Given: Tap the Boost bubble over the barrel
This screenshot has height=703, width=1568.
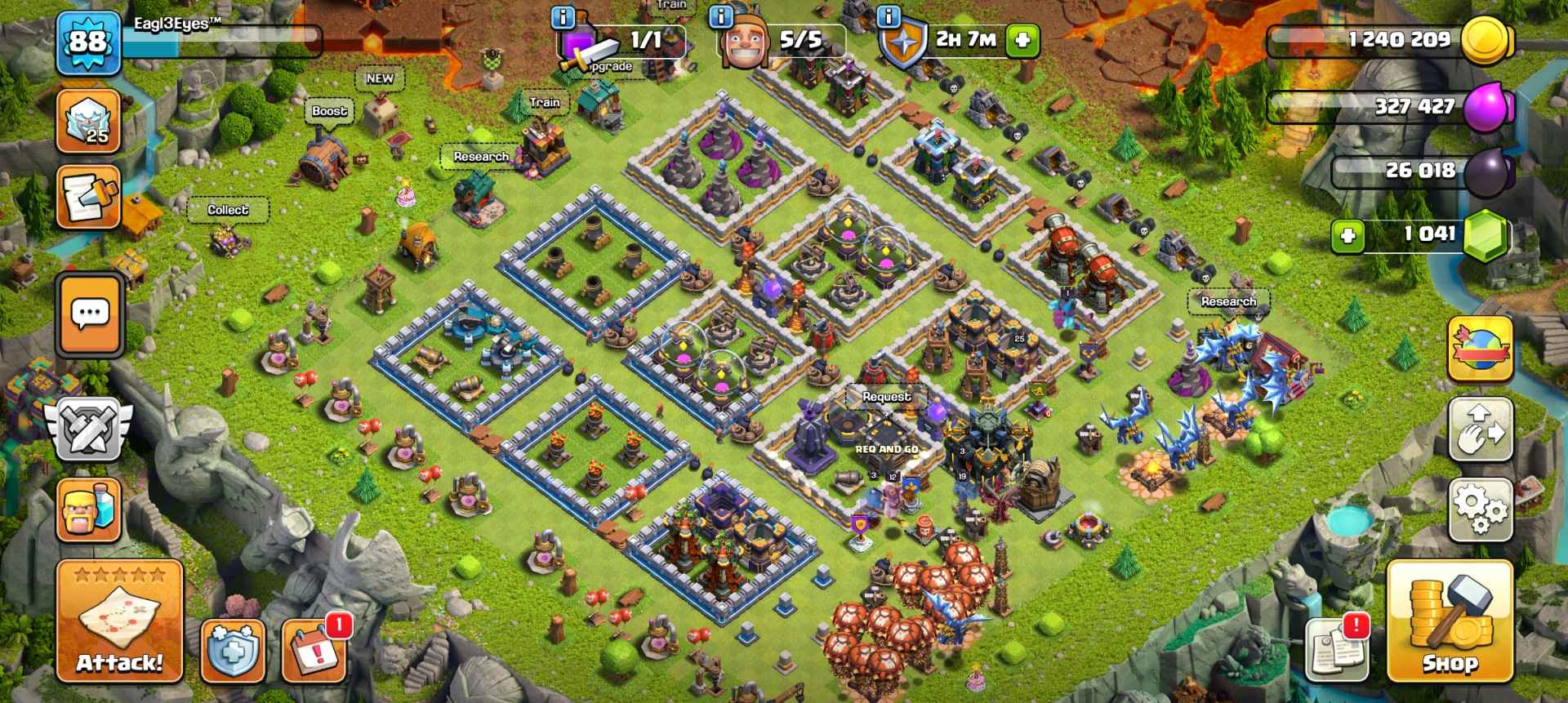Looking at the screenshot, I should point(329,111).
